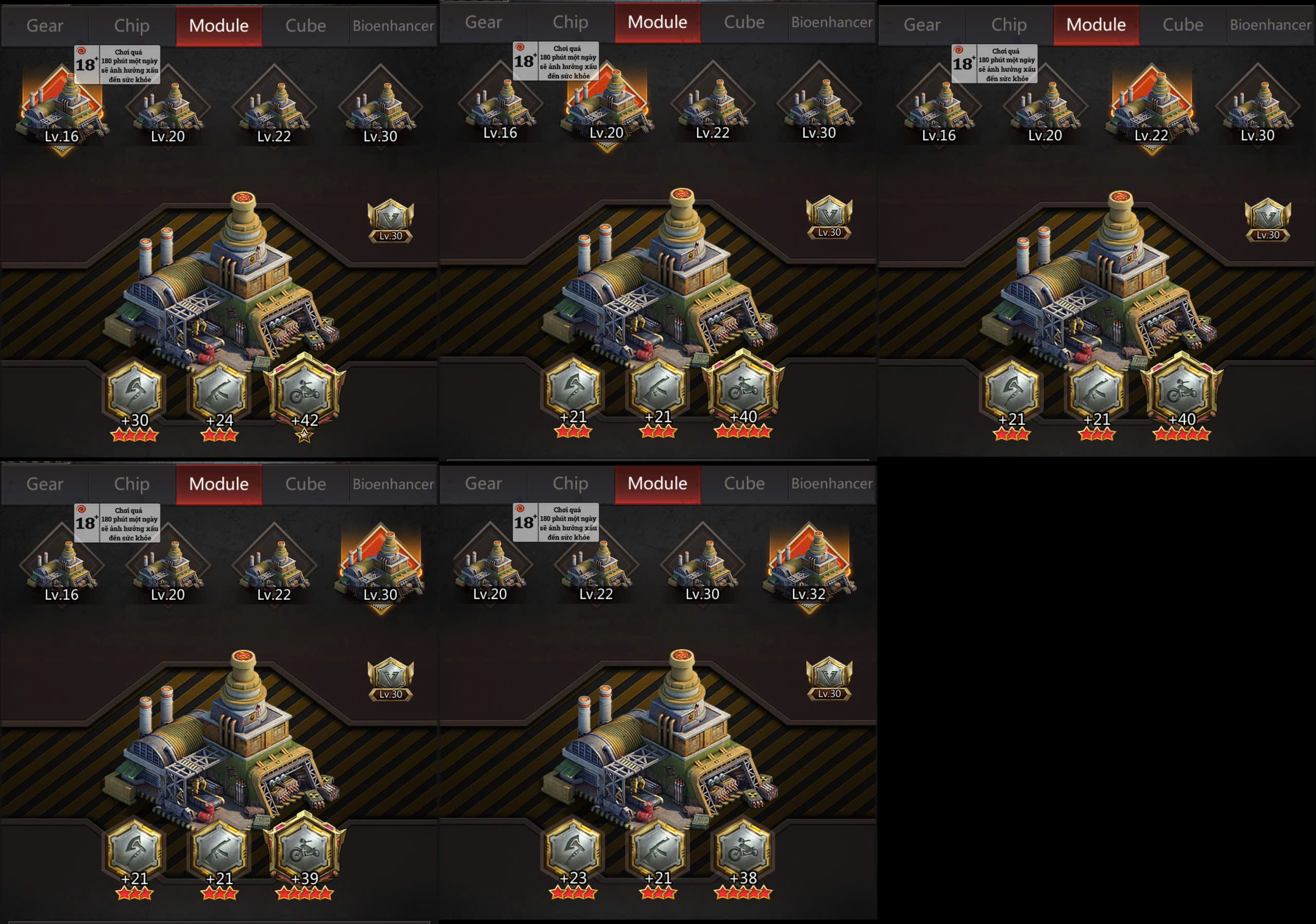
Task: Select the +42 motorcycle module slot
Action: (304, 392)
